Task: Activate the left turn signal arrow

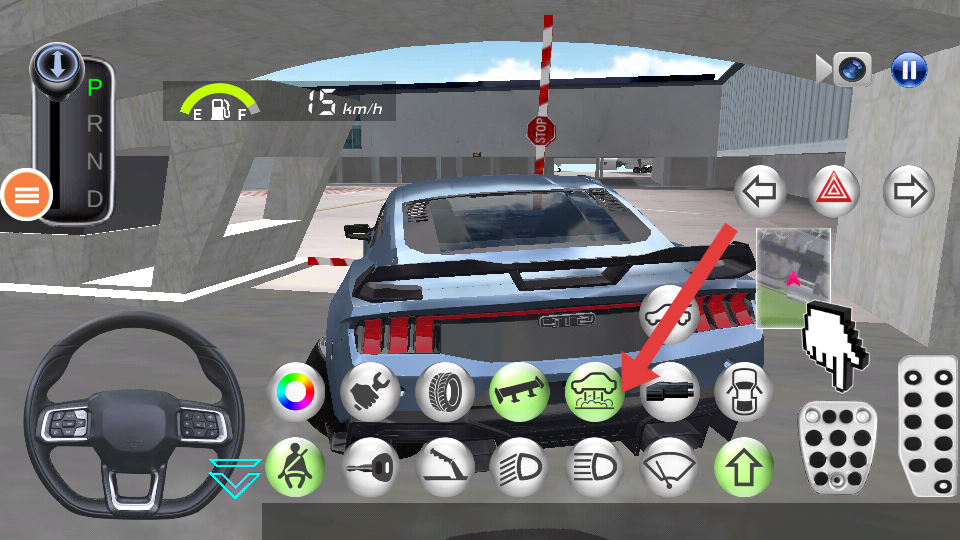Action: pos(760,190)
